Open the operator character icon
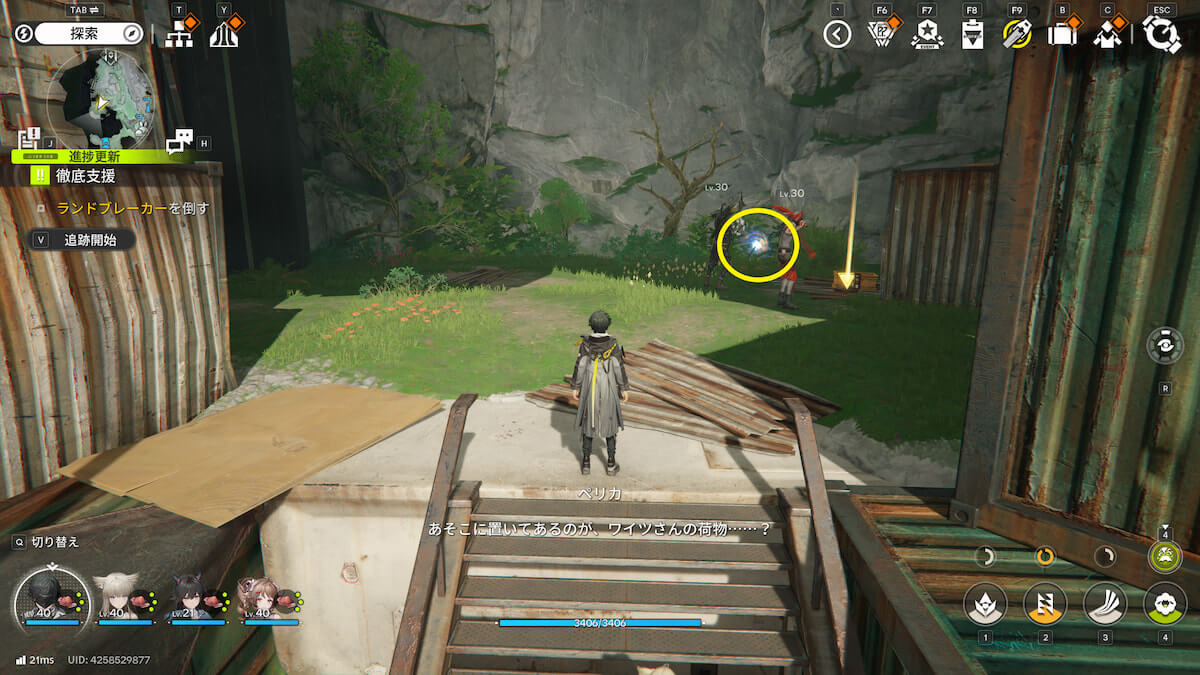This screenshot has height=675, width=1200. tap(1107, 35)
